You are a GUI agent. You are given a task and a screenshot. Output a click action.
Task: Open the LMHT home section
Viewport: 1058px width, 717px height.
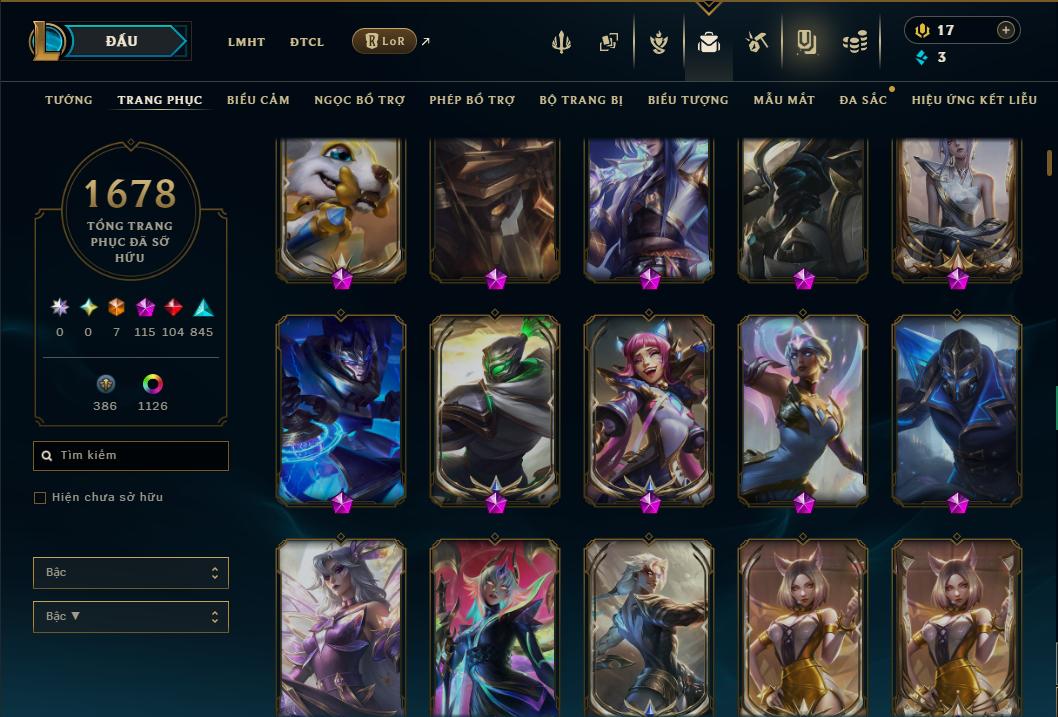(246, 42)
